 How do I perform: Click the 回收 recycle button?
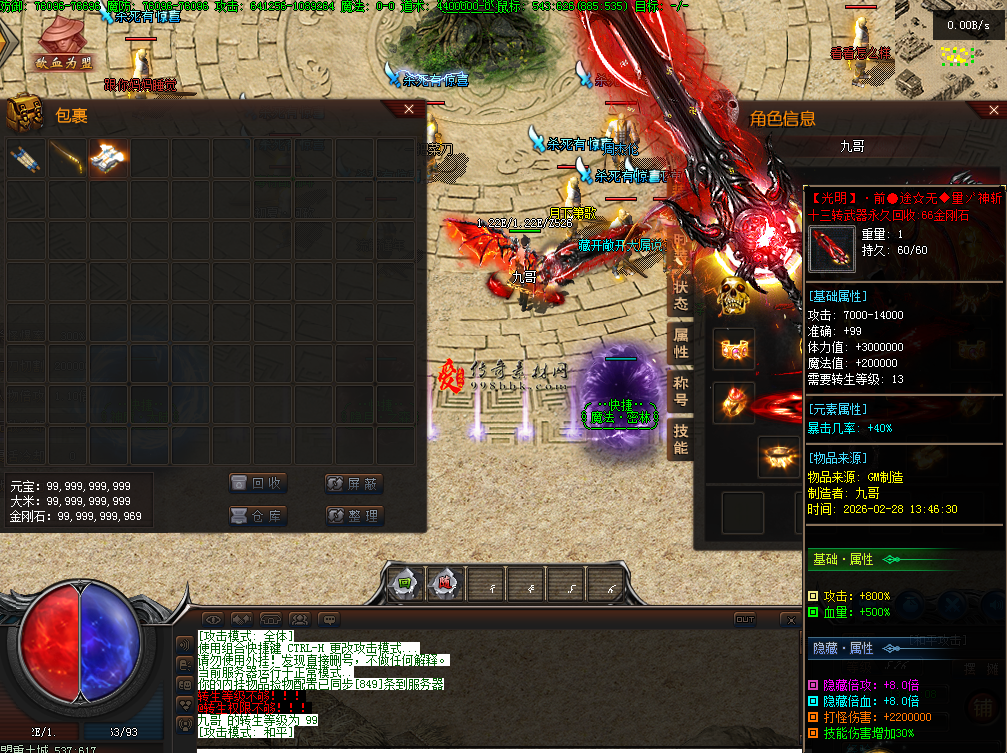point(258,484)
